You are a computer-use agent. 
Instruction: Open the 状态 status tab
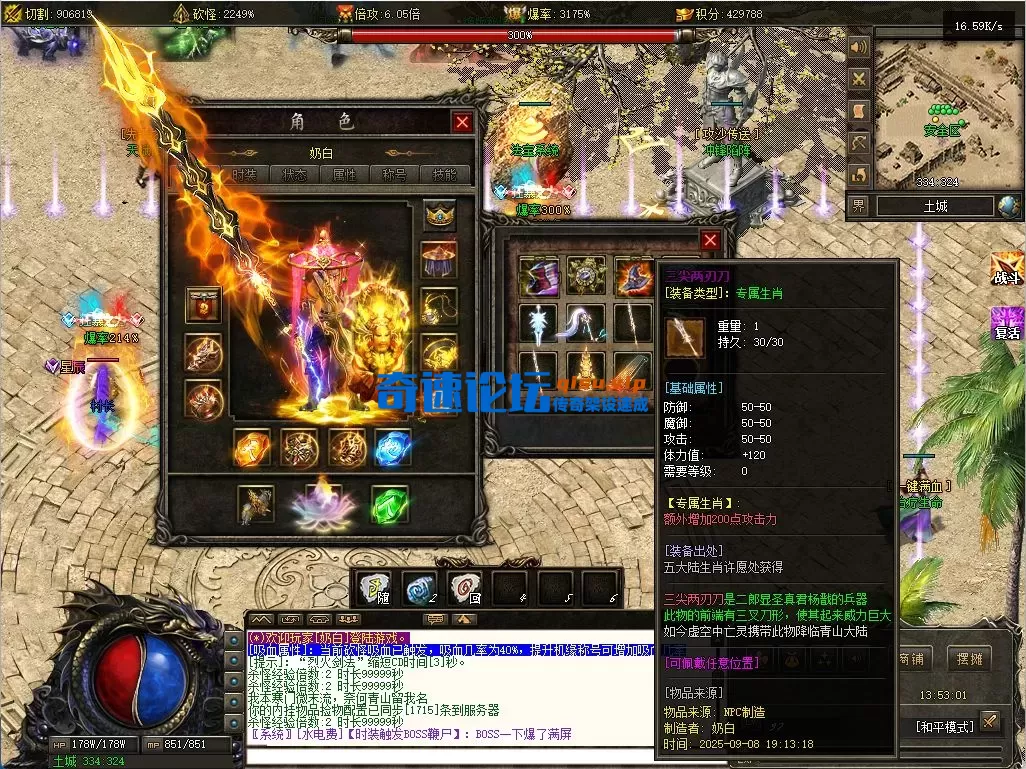click(296, 174)
